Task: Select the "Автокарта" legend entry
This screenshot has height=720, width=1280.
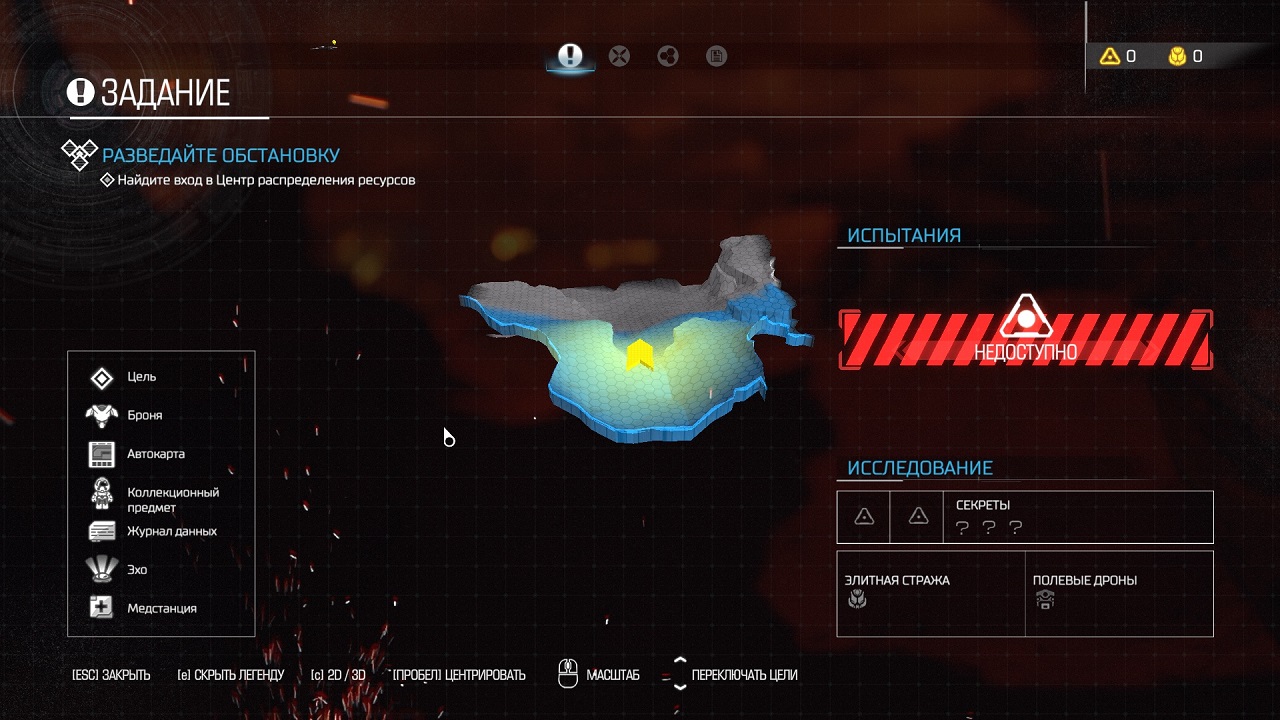Action: click(155, 454)
